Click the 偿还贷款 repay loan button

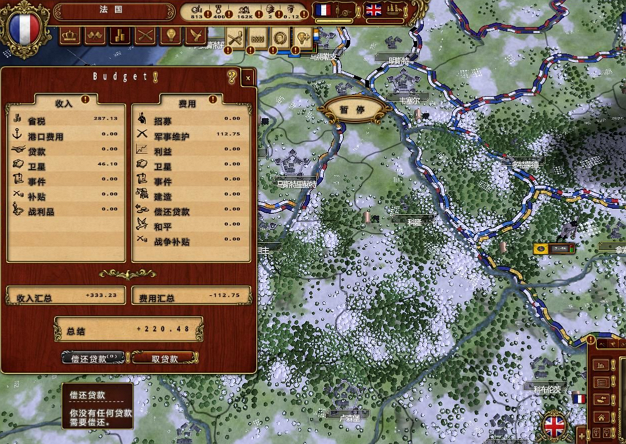(93, 358)
